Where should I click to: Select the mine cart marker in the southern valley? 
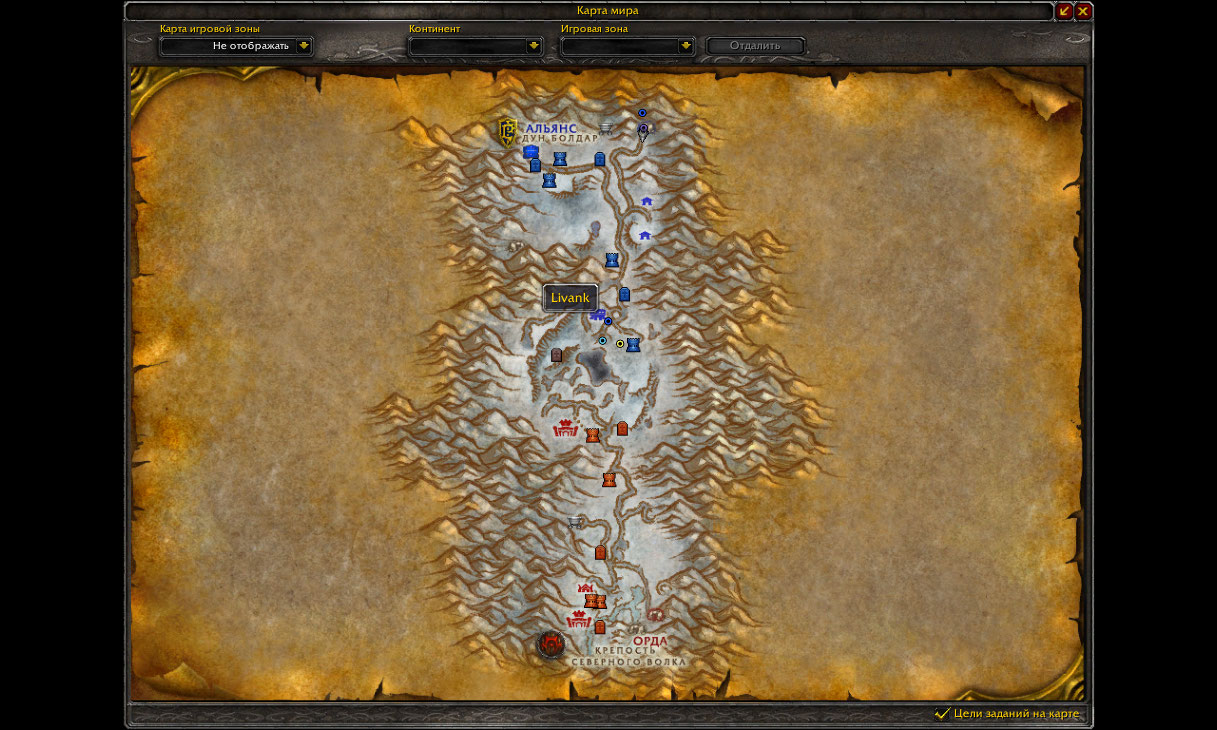(x=575, y=521)
